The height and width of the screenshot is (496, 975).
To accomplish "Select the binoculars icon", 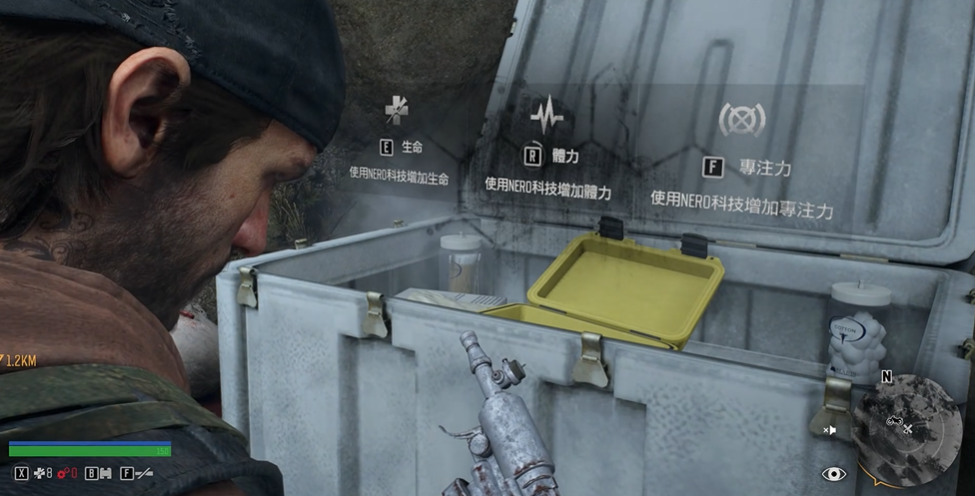I will 104,473.
